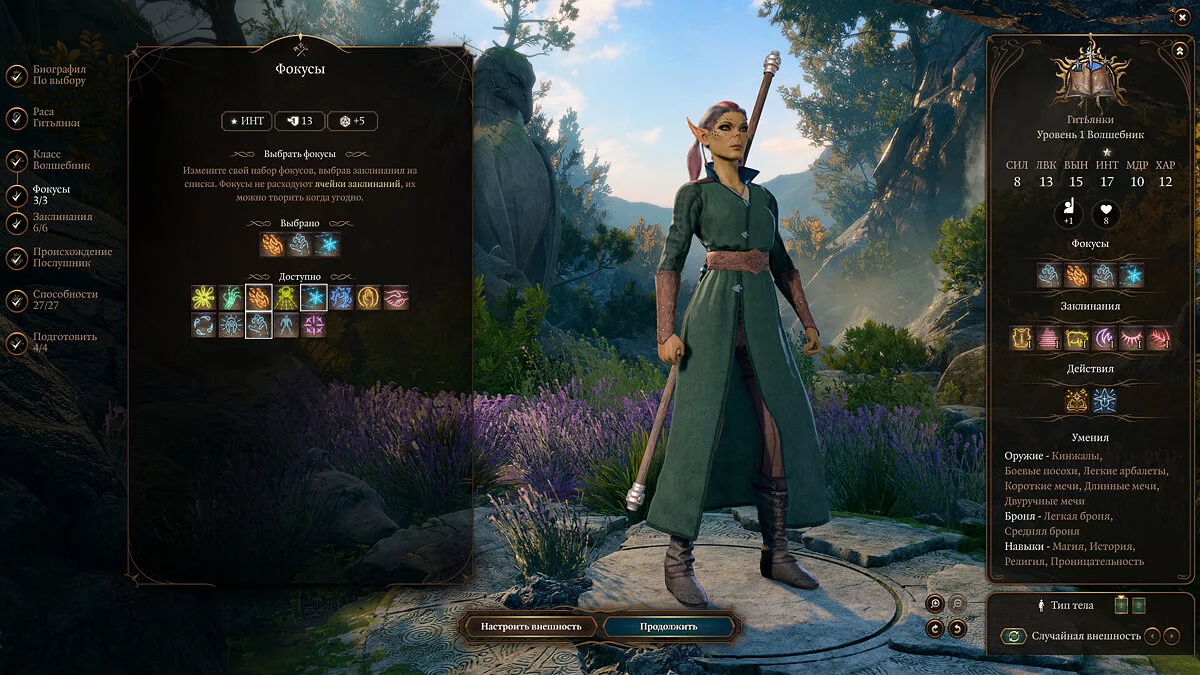Pick the pink clasped hands cantrip
1200x675 pixels.
(x=396, y=297)
